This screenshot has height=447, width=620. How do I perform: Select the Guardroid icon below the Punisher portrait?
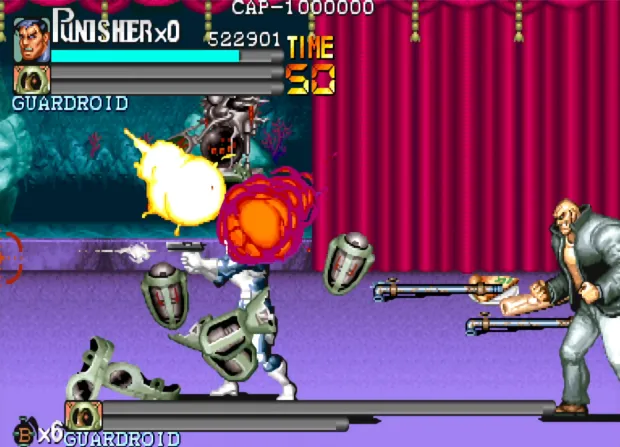tap(31, 80)
